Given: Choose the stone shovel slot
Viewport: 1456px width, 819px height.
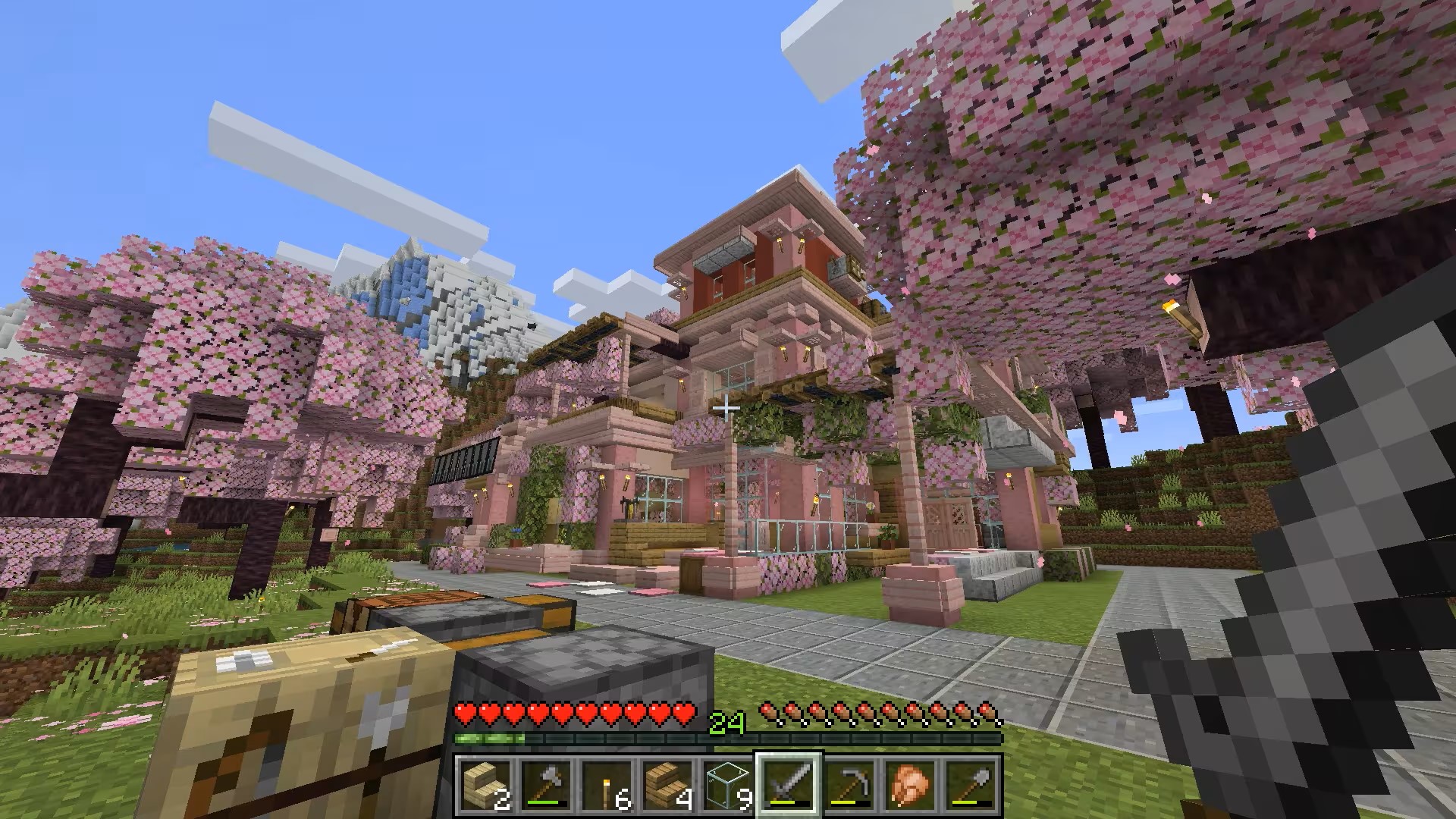Looking at the screenshot, I should tap(971, 783).
